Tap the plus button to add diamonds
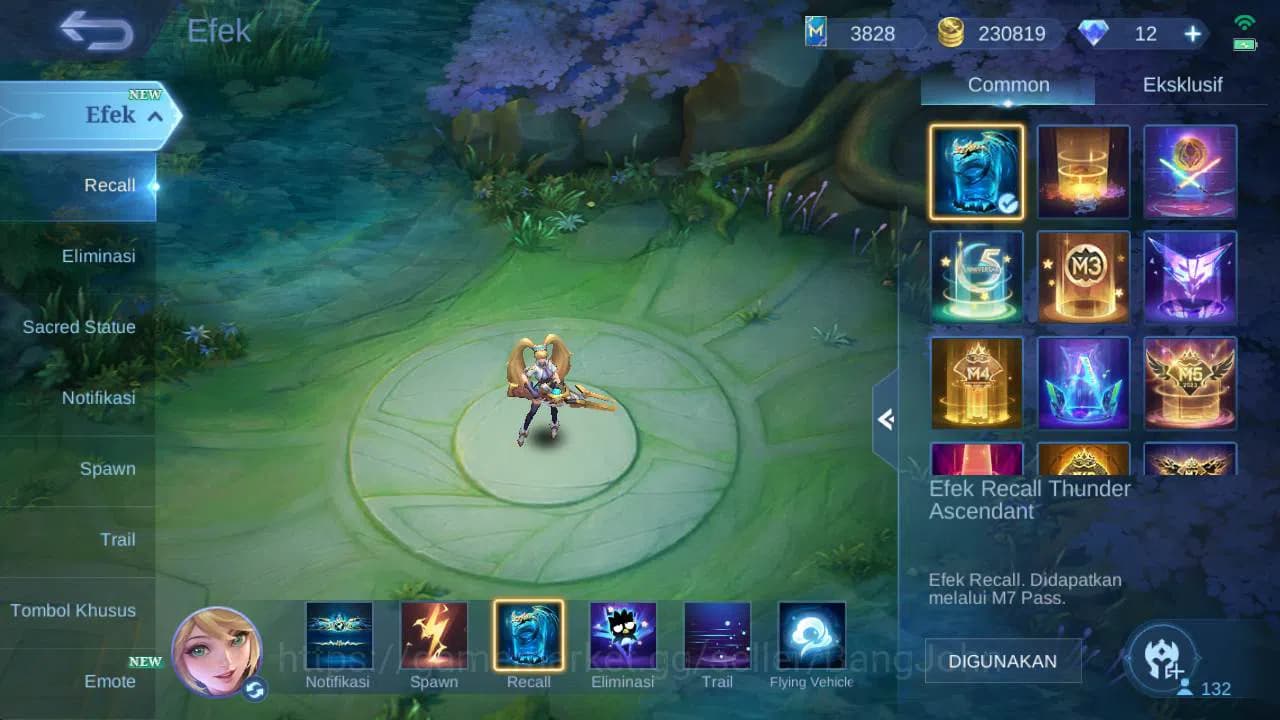This screenshot has width=1280, height=720. (x=1191, y=33)
